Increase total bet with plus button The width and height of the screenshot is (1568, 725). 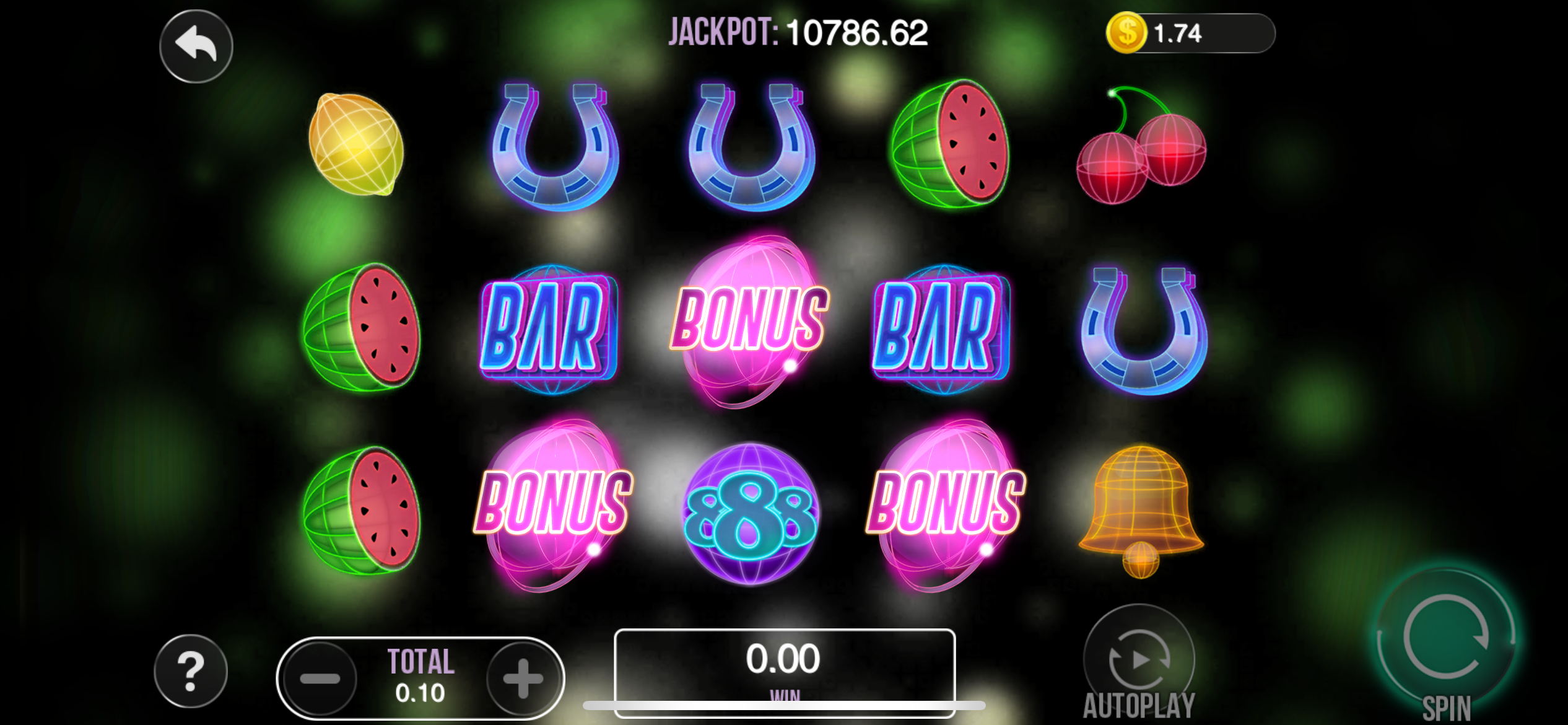point(523,678)
